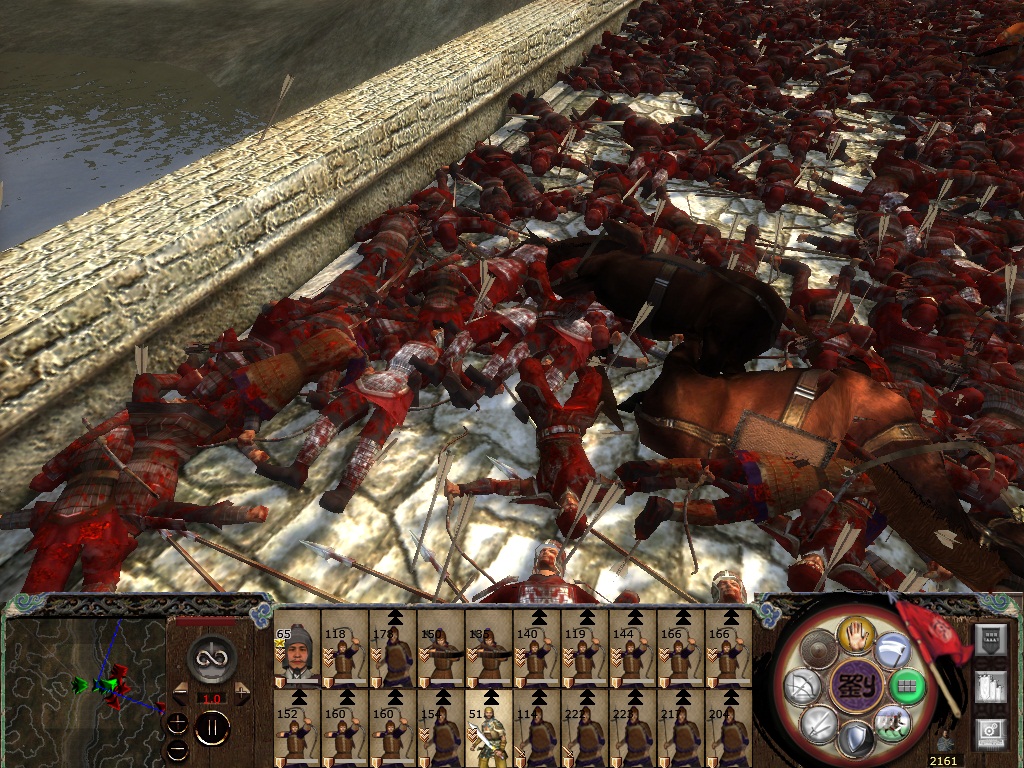Viewport: 1024px width, 768px height.
Task: Zoom out the battle minimap
Action: (177, 749)
